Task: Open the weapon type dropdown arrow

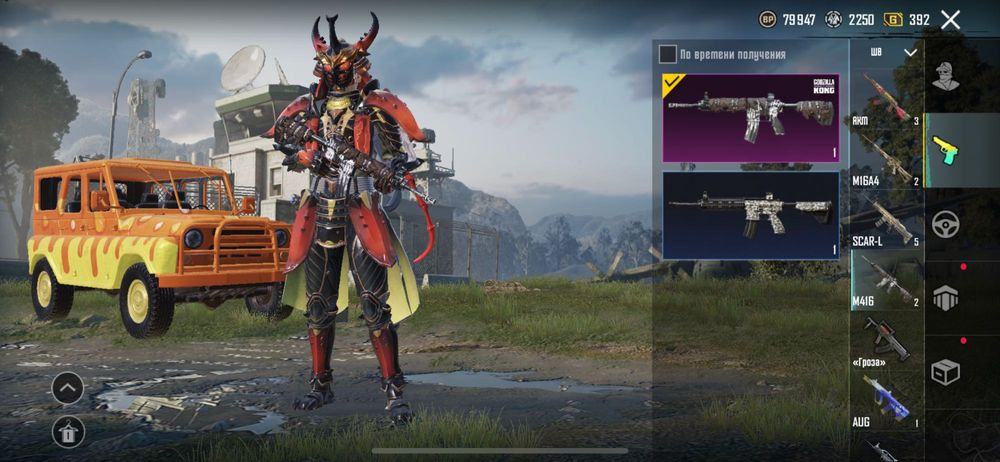Action: (x=910, y=52)
